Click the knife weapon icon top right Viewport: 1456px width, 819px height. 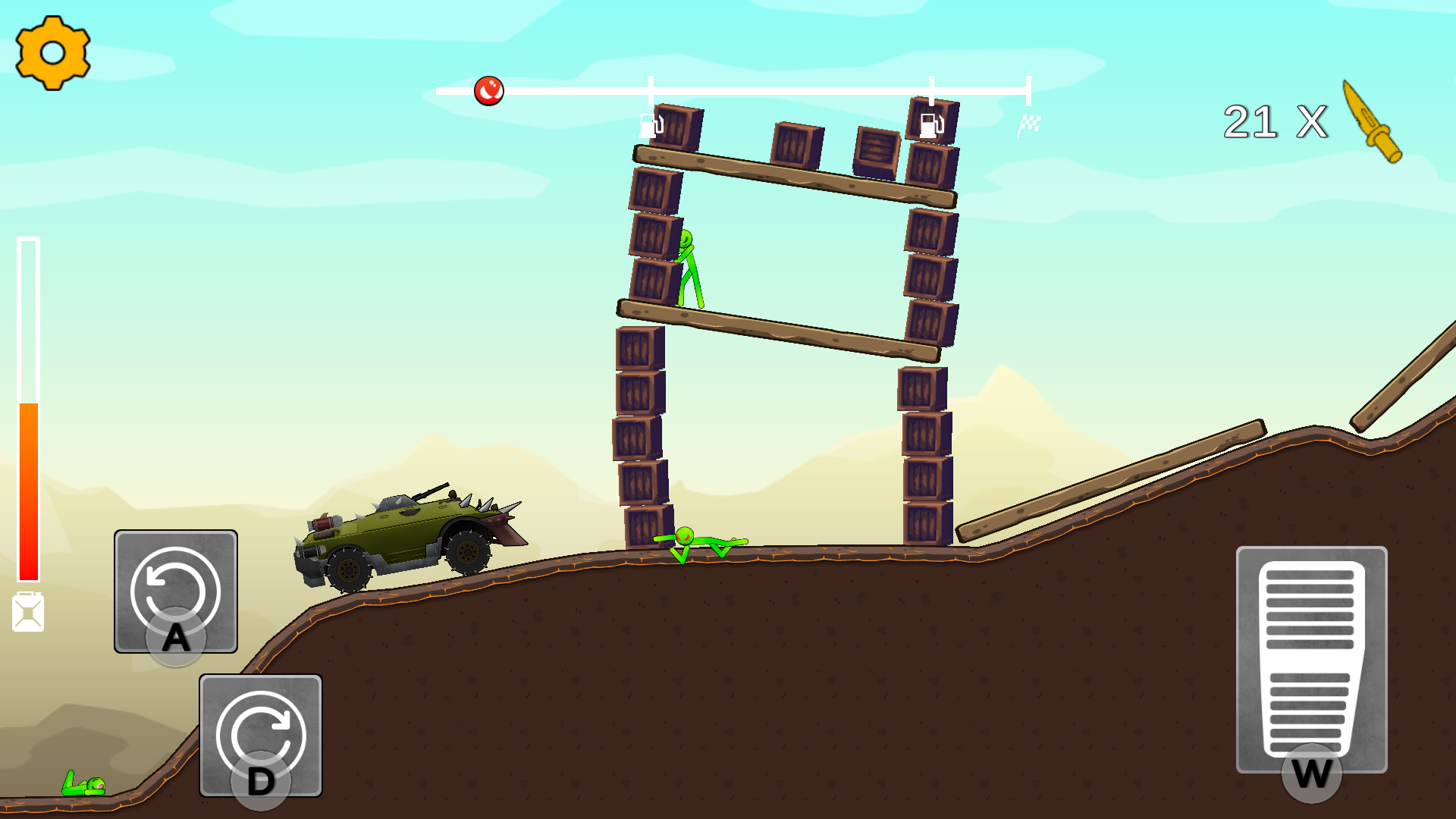point(1374,121)
